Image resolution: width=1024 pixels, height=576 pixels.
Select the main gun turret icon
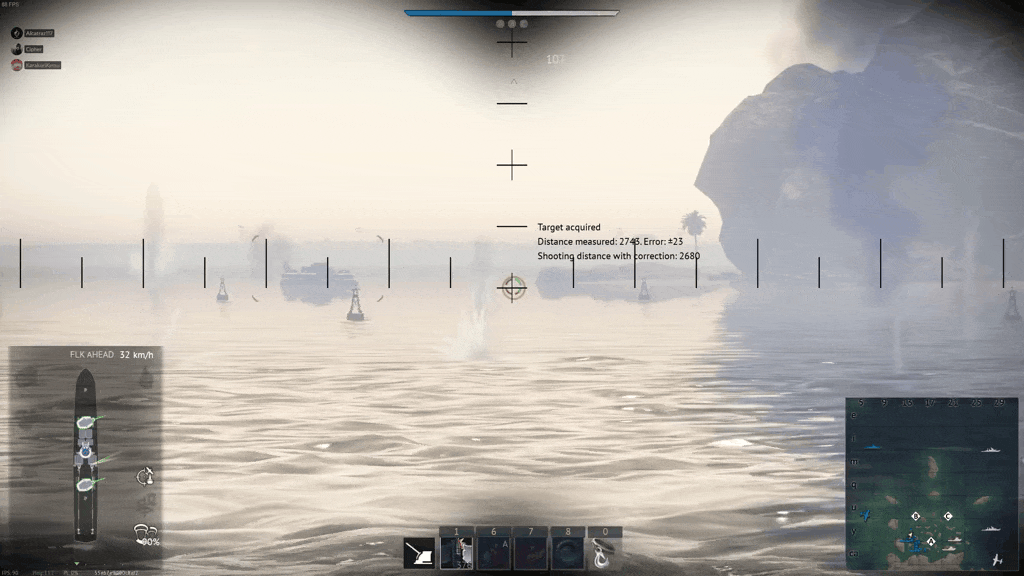[419, 553]
